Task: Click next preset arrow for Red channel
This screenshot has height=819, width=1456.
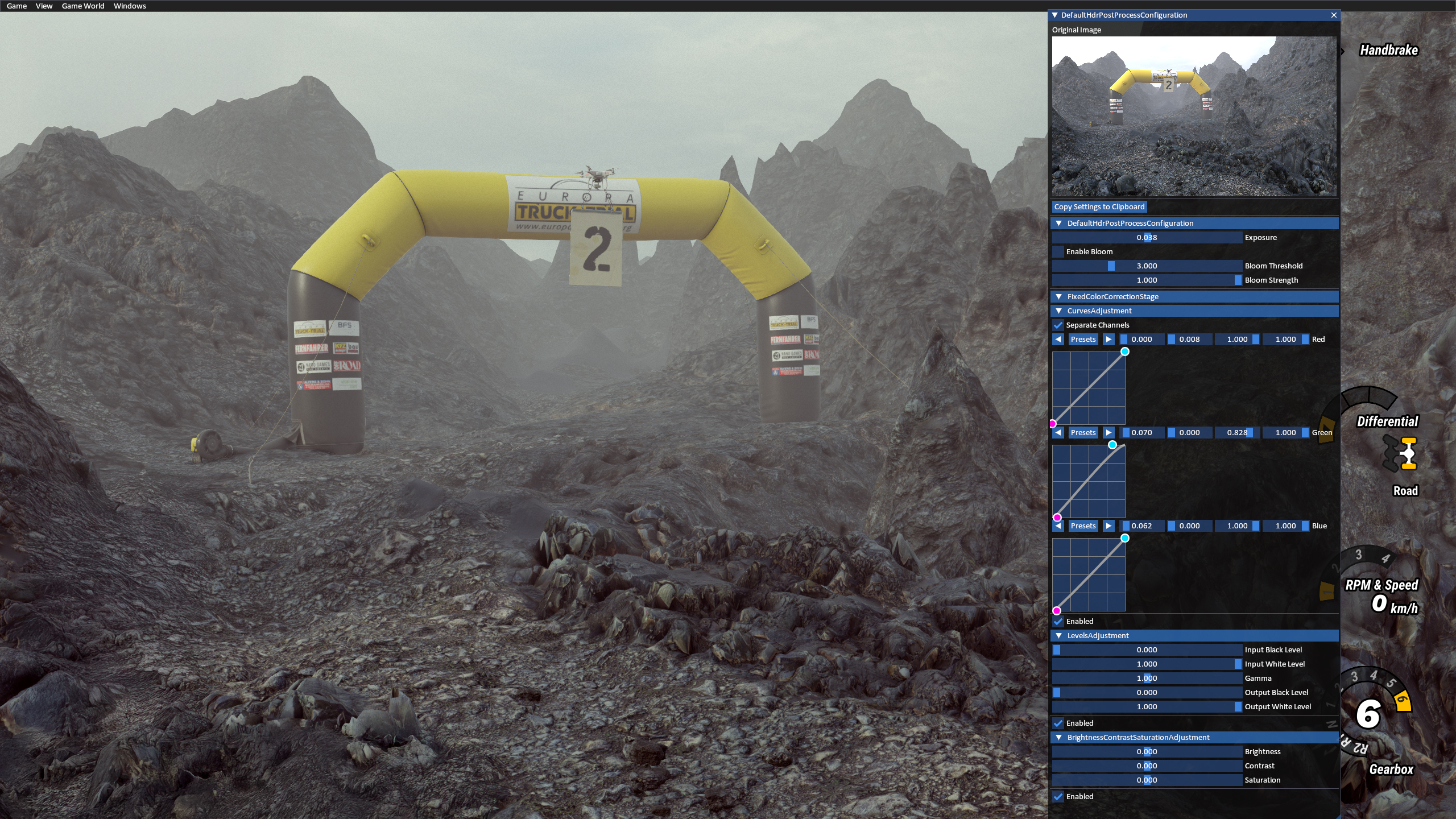Action: (x=1109, y=339)
